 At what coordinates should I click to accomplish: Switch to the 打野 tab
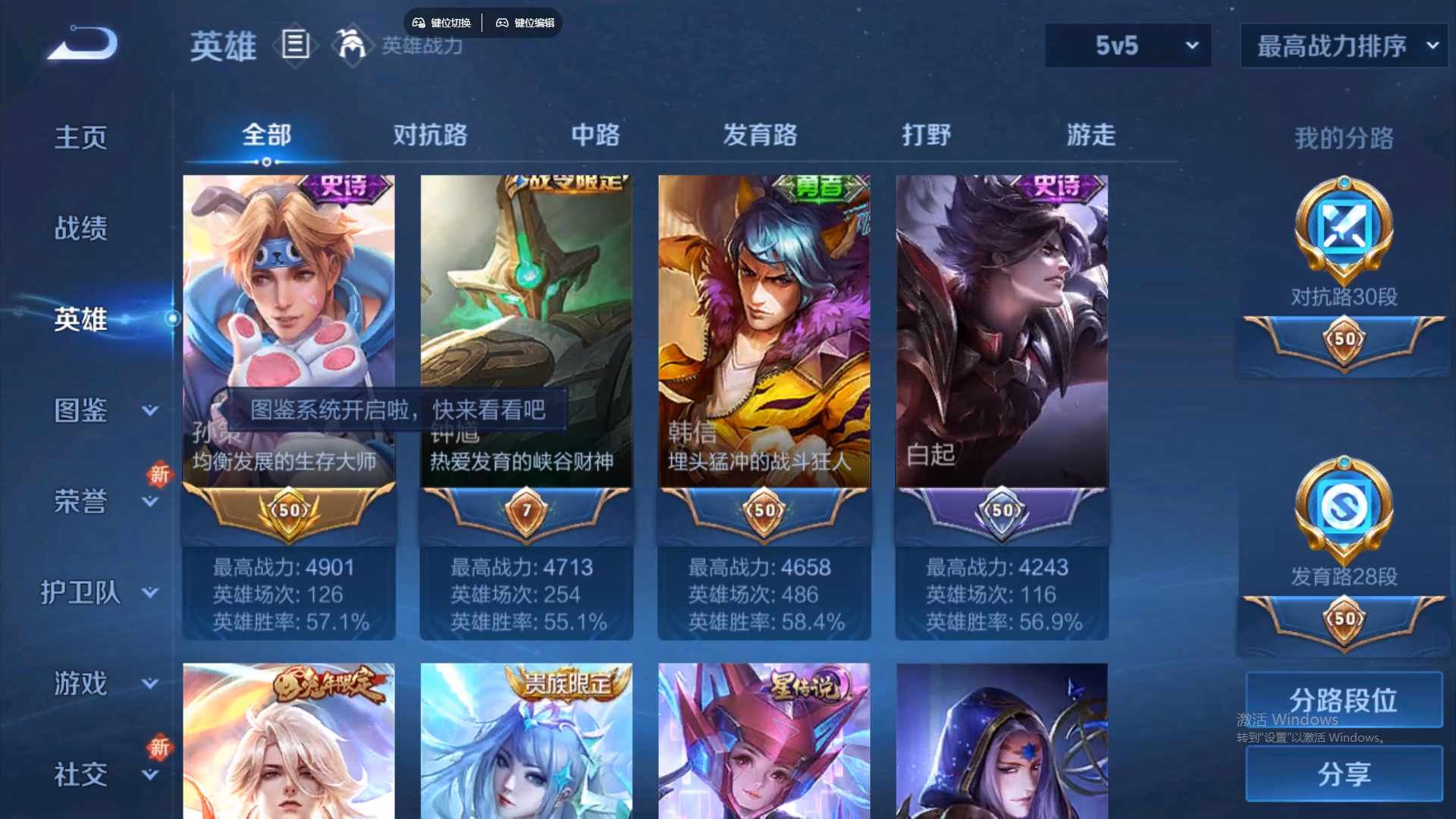click(x=927, y=135)
